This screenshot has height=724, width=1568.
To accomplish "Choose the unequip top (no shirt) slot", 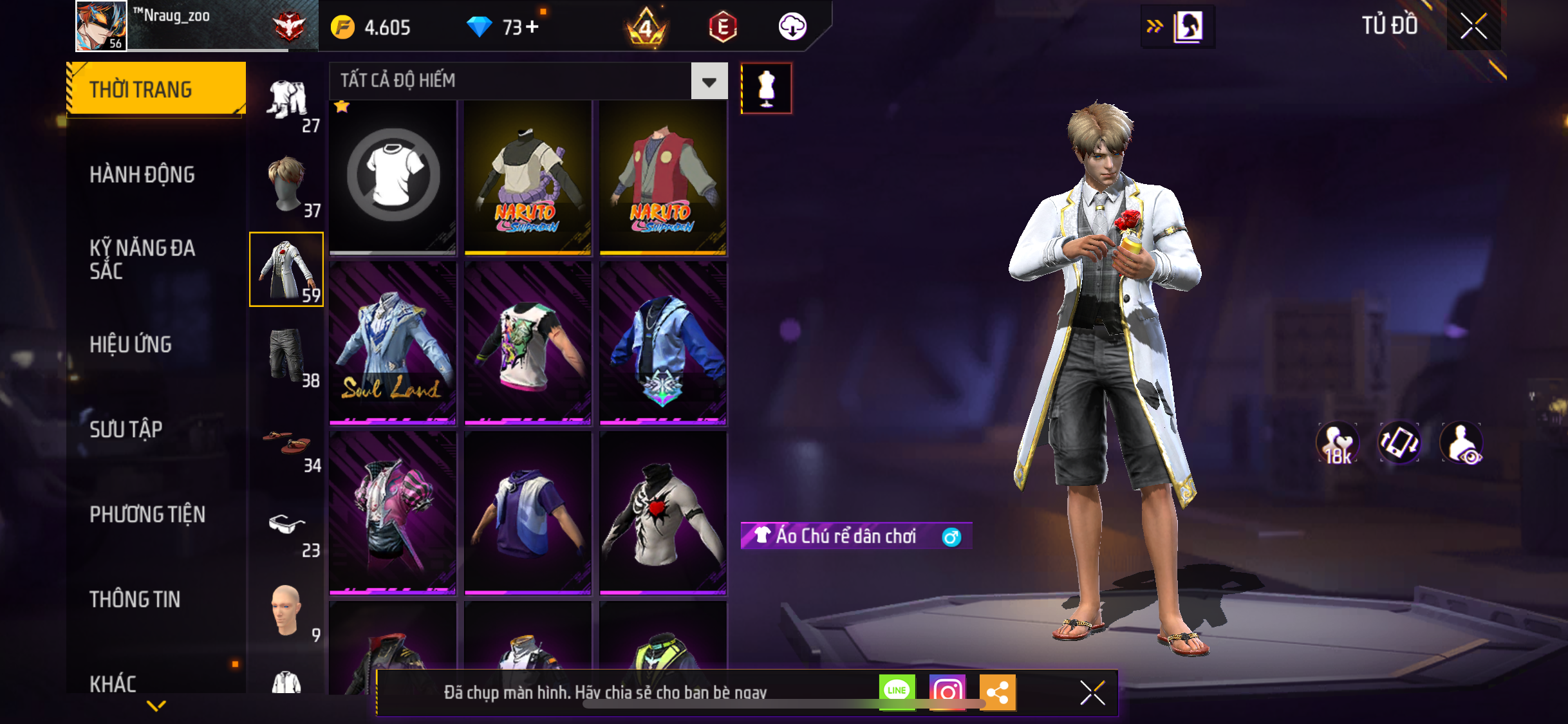I will (x=393, y=176).
